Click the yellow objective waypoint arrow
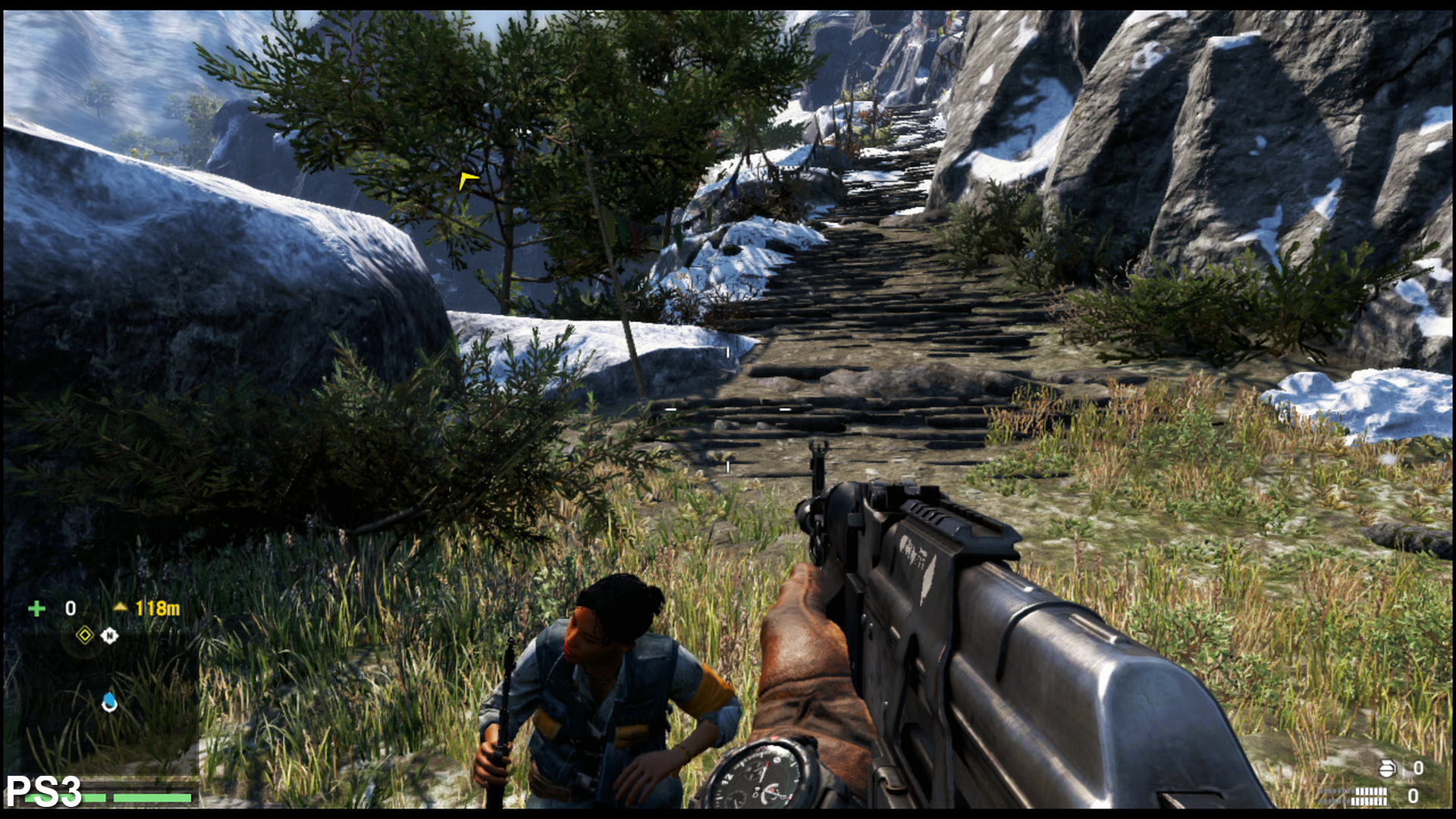The height and width of the screenshot is (819, 1456). [x=467, y=180]
